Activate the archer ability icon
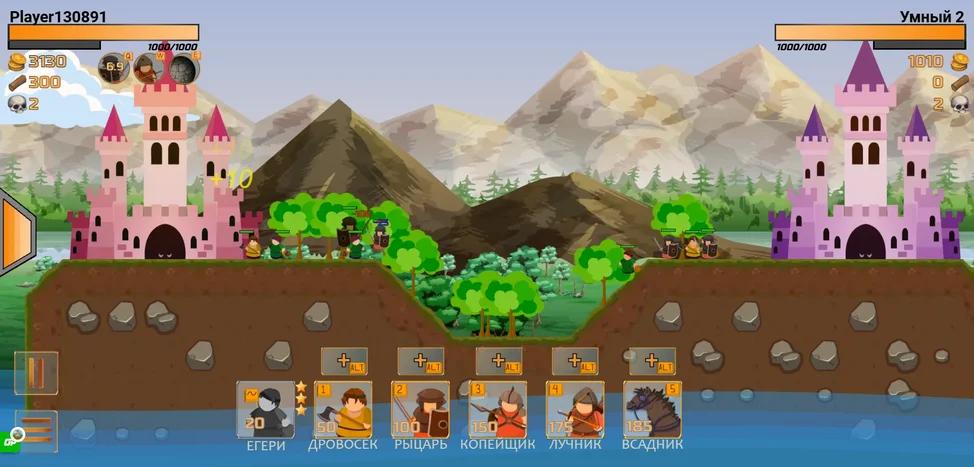This screenshot has height=467, width=974. point(149,69)
